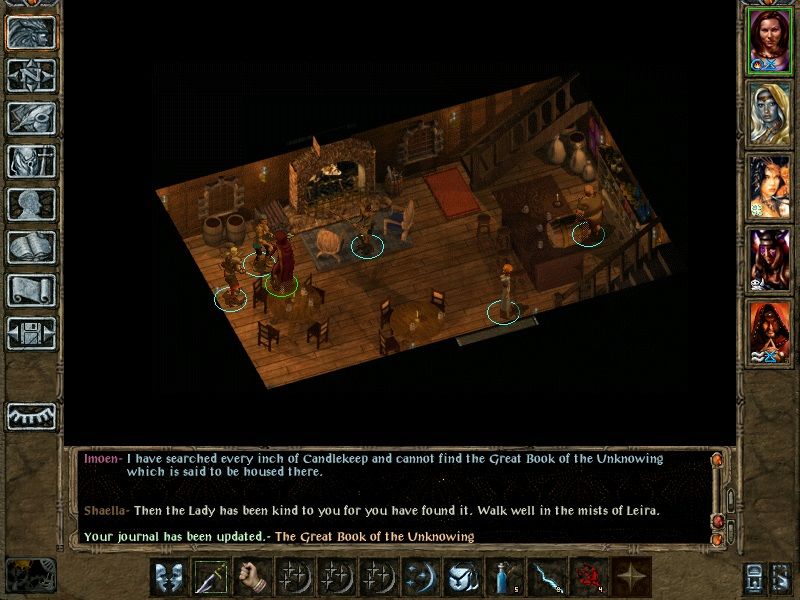This screenshot has height=600, width=800.
Task: Click the Return to Game button
Action: click(x=31, y=33)
